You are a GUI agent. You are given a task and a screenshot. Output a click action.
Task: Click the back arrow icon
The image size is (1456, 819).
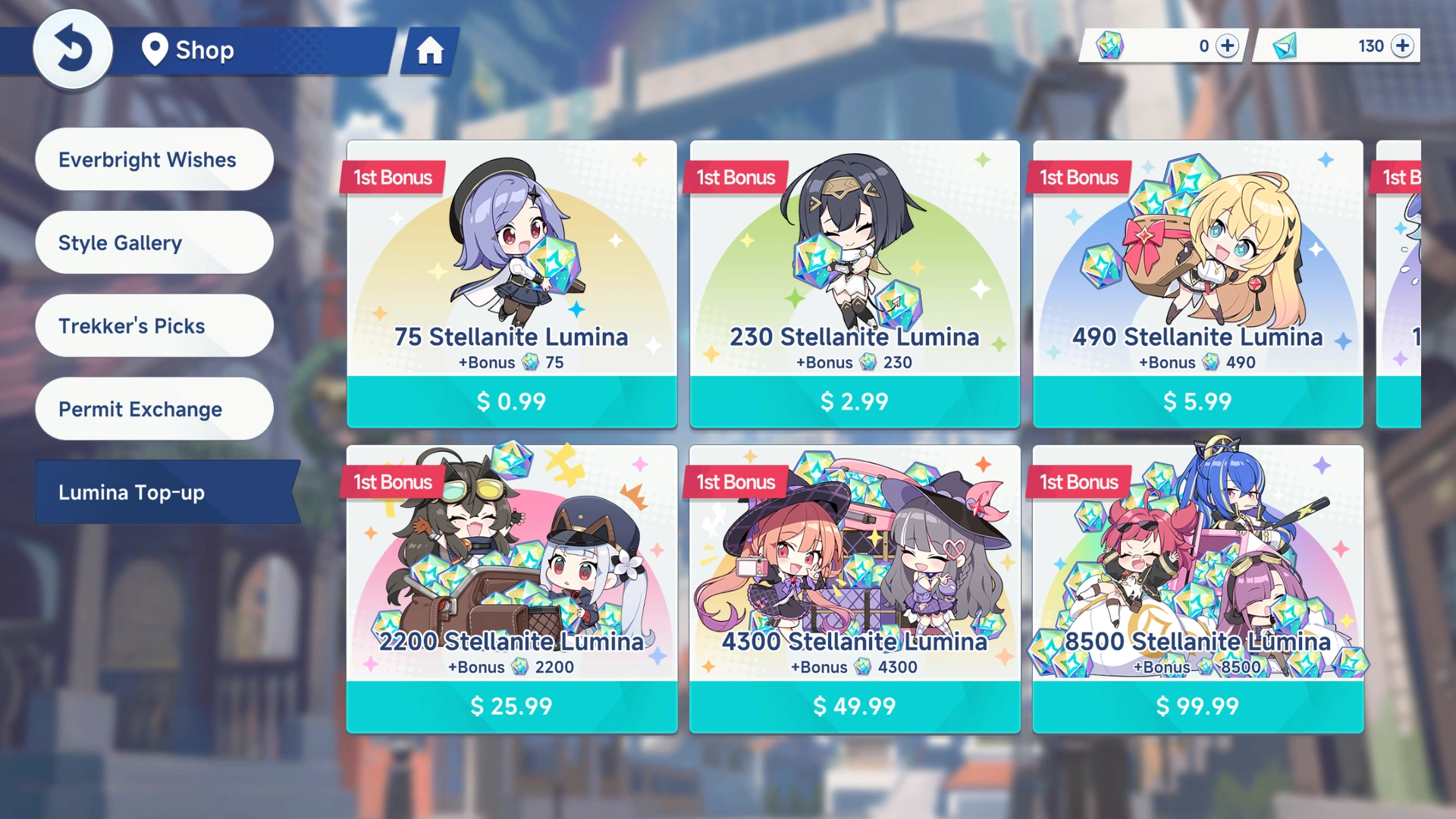tap(73, 49)
